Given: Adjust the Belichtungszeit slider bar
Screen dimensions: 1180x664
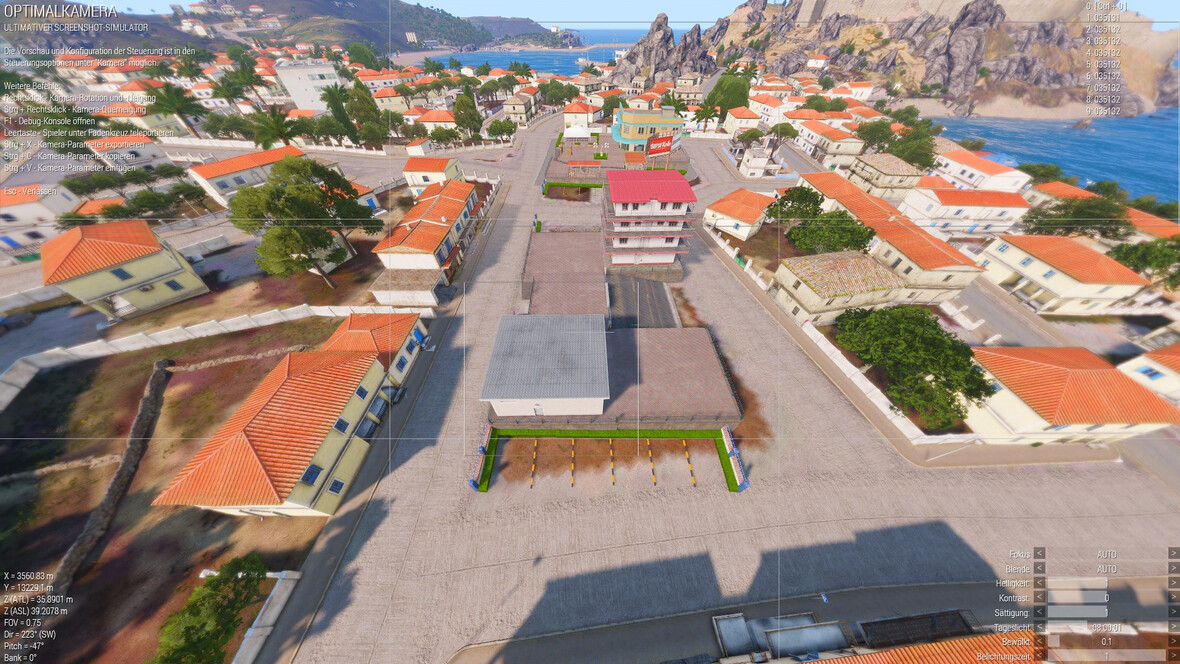Looking at the screenshot, I should click(1106, 656).
